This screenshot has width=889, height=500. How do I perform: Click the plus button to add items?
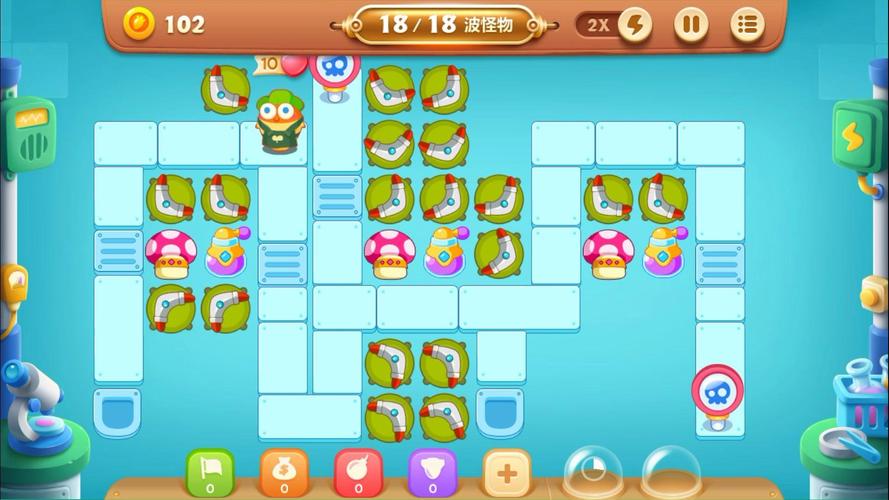point(507,472)
